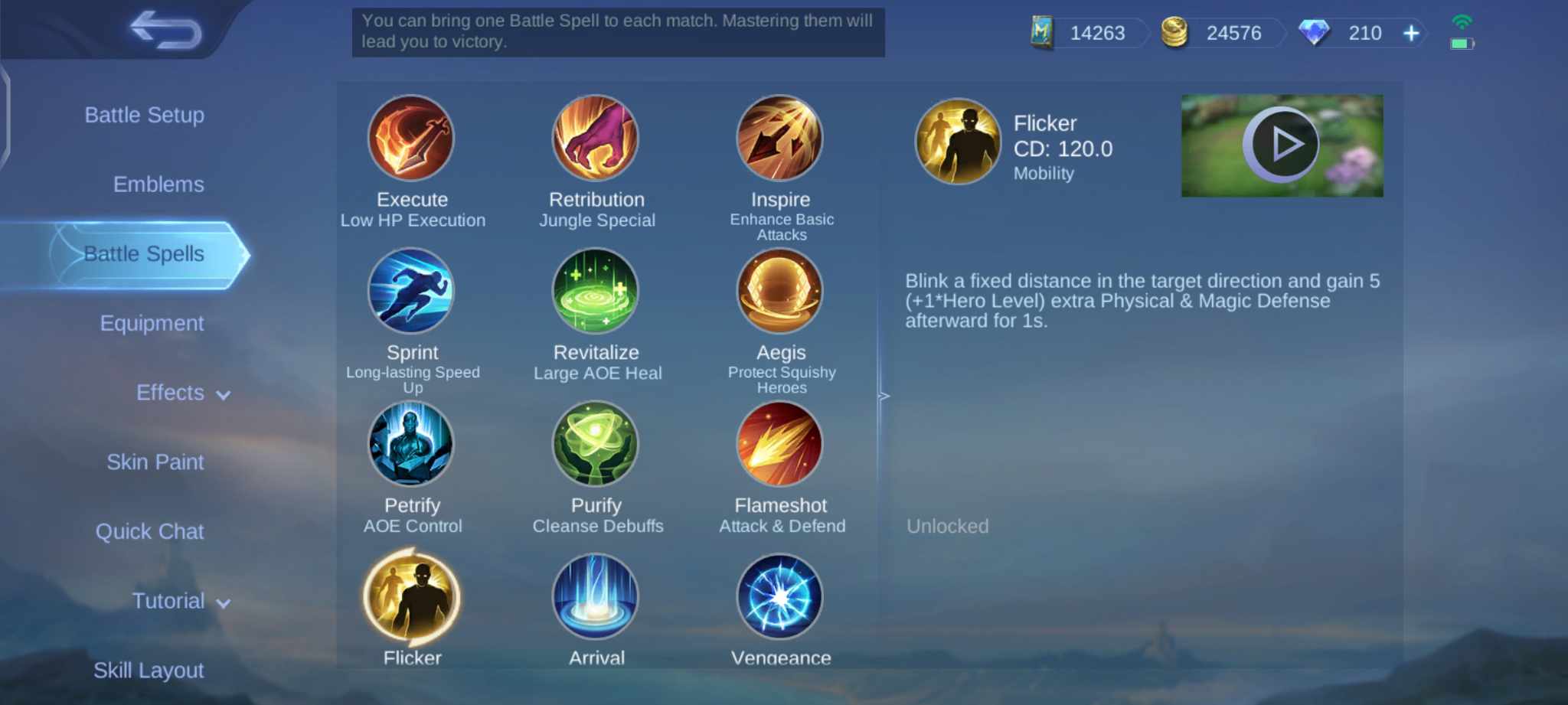
Task: Select the Vengeance battle spell icon
Action: click(780, 597)
